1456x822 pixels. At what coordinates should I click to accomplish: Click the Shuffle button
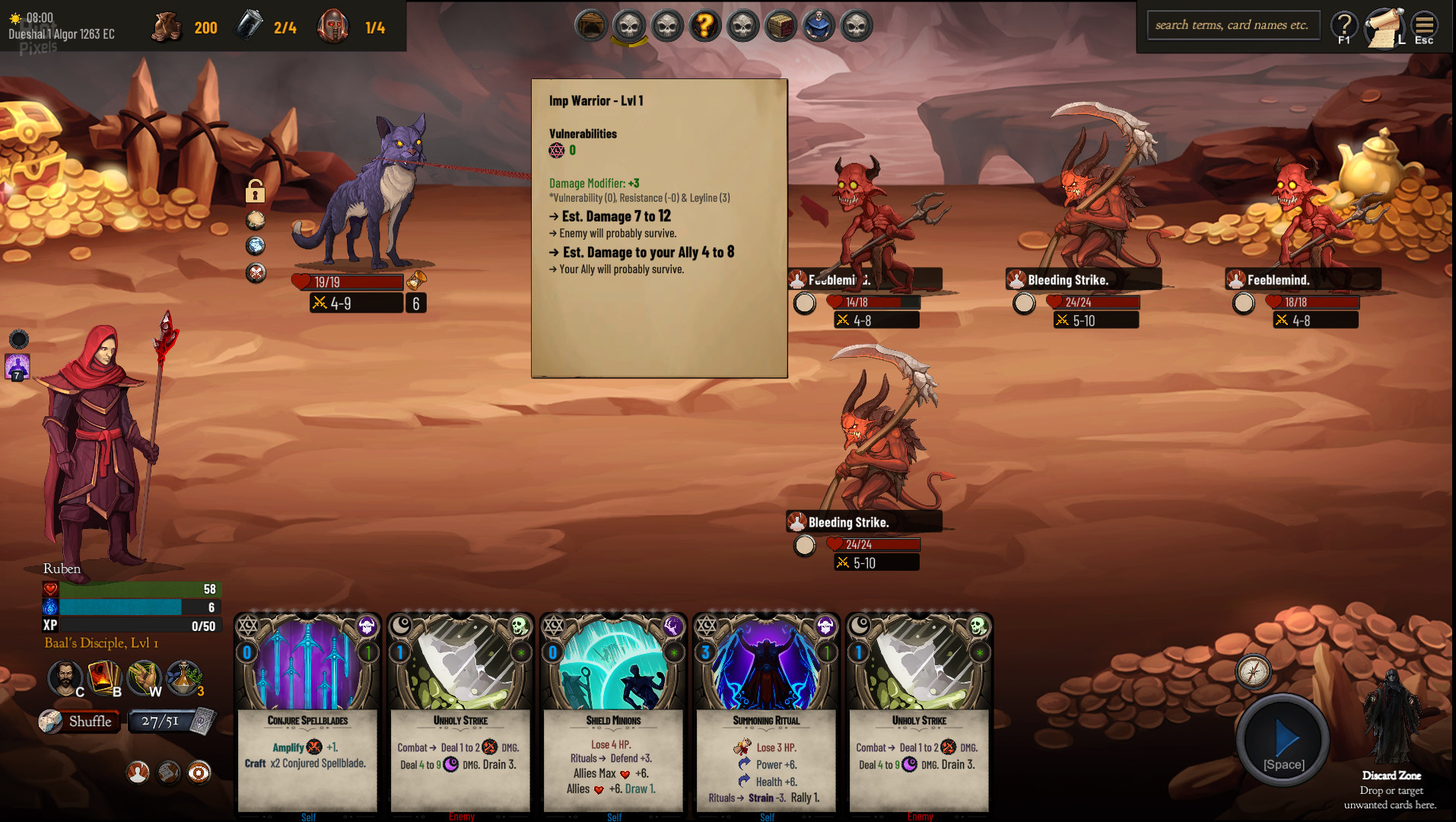tap(80, 722)
